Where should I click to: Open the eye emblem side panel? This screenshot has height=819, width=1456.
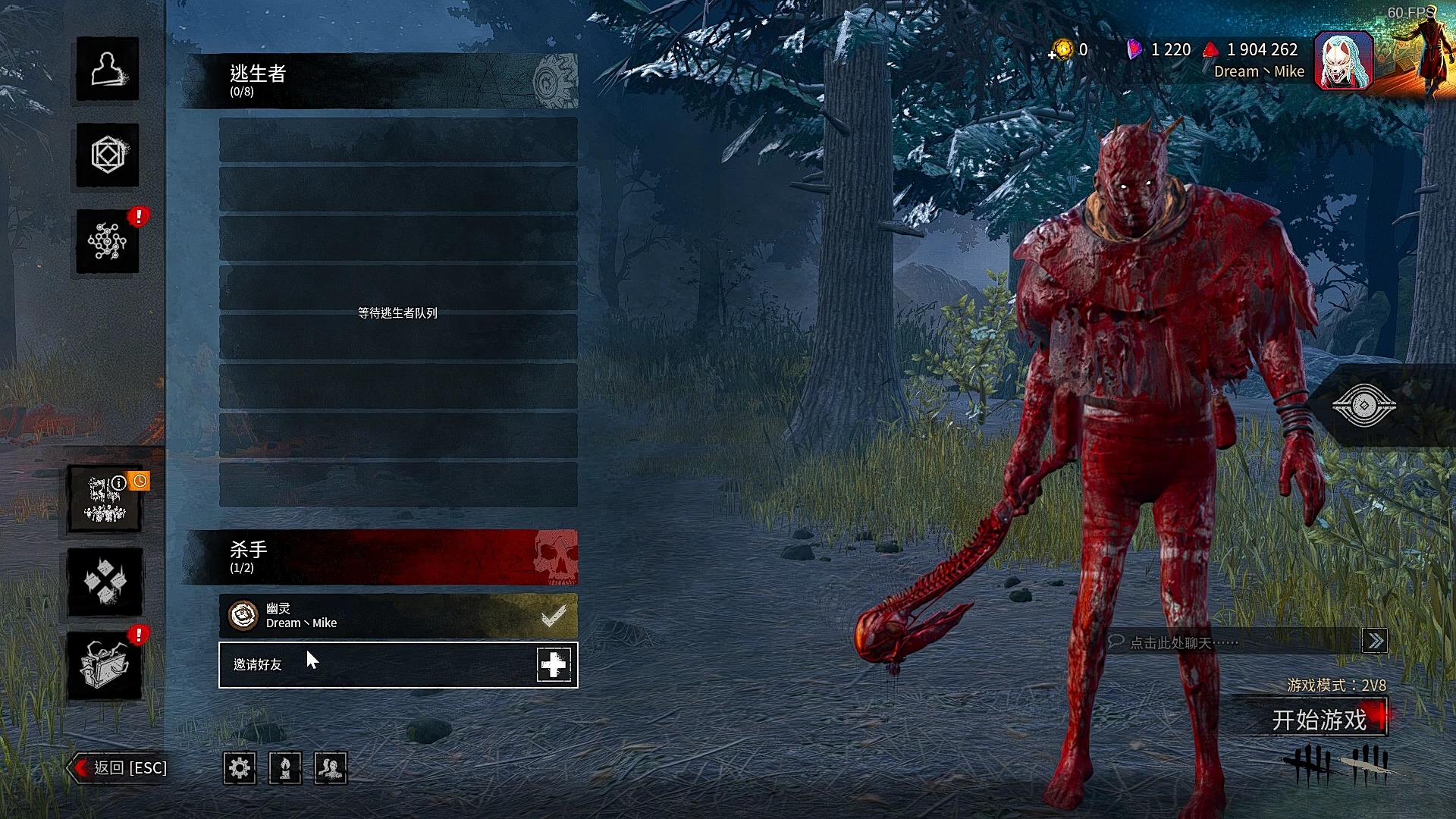point(1363,406)
